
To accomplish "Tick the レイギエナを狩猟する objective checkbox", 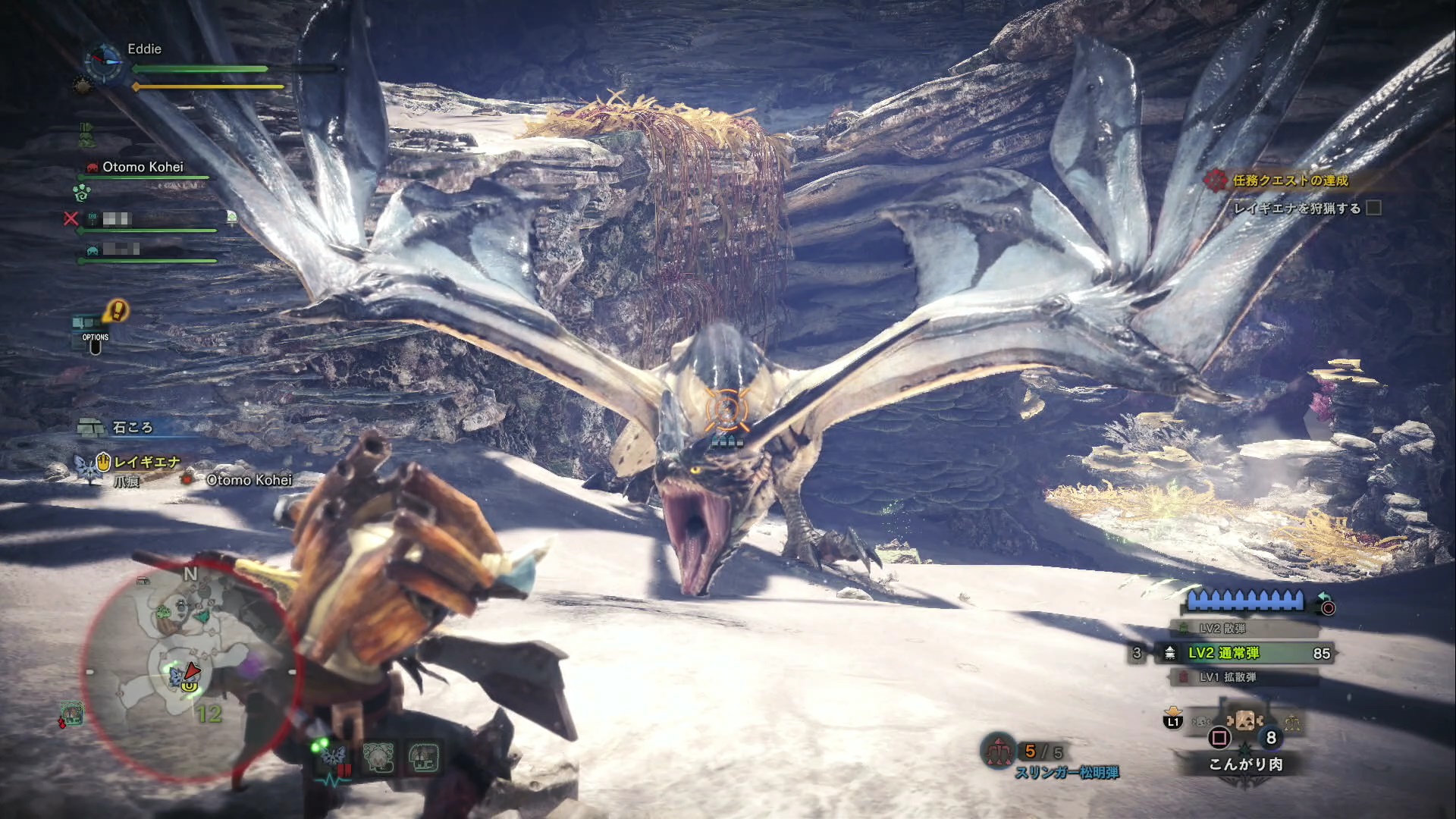I will tap(1373, 208).
